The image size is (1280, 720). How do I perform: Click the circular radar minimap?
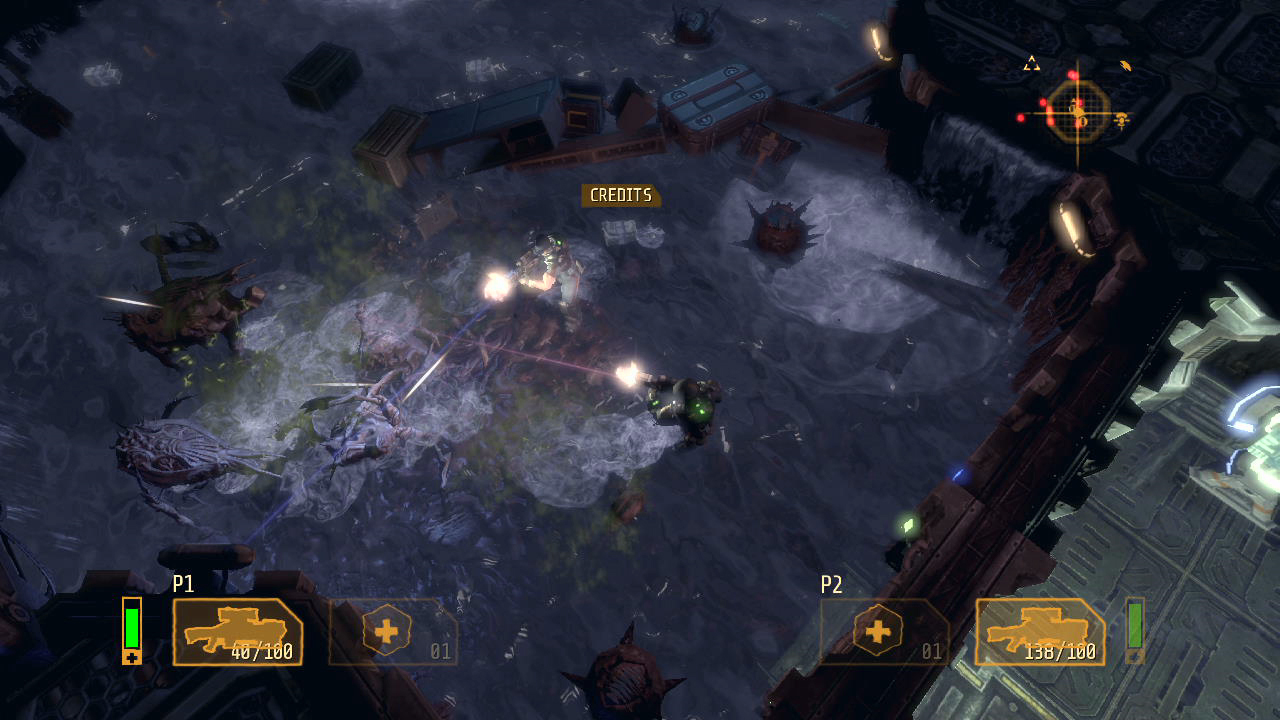coord(1078,112)
